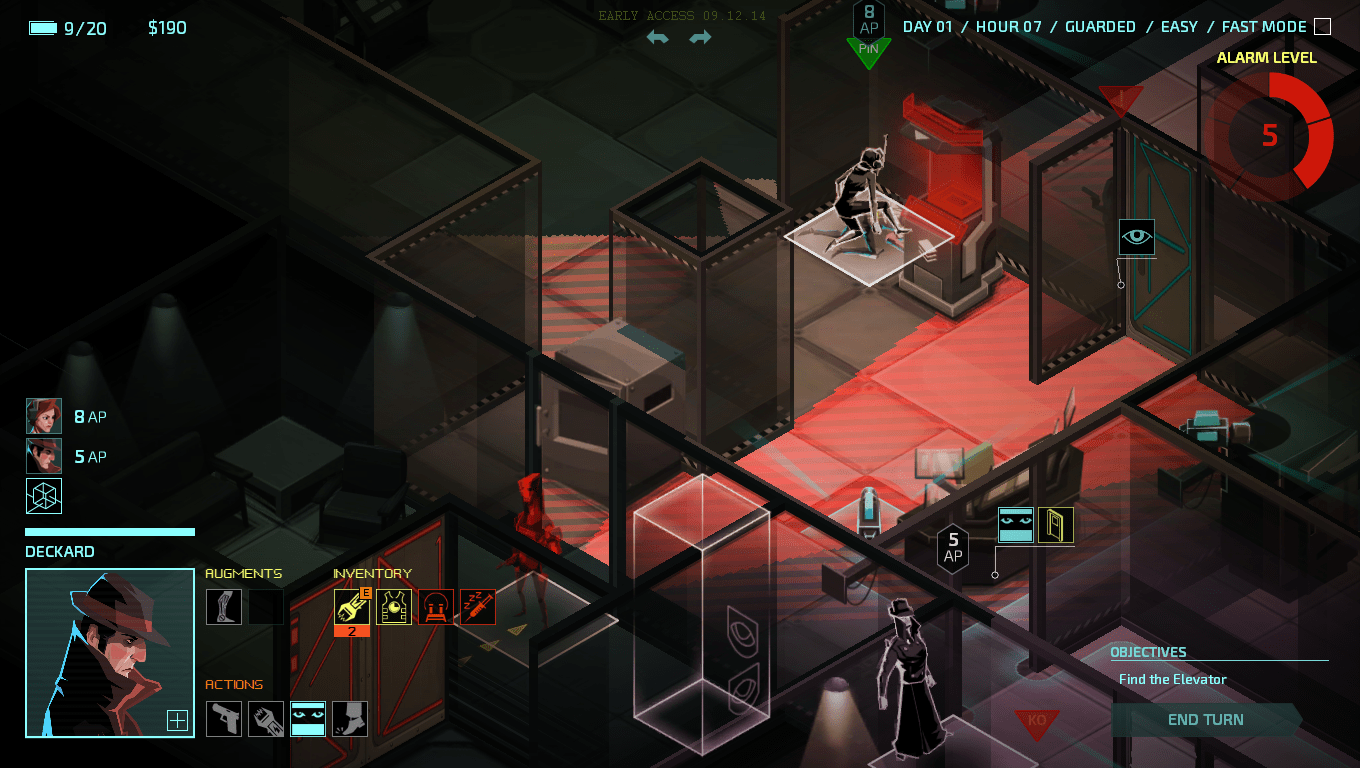
Task: Select the sneak kick action icon
Action: (349, 719)
